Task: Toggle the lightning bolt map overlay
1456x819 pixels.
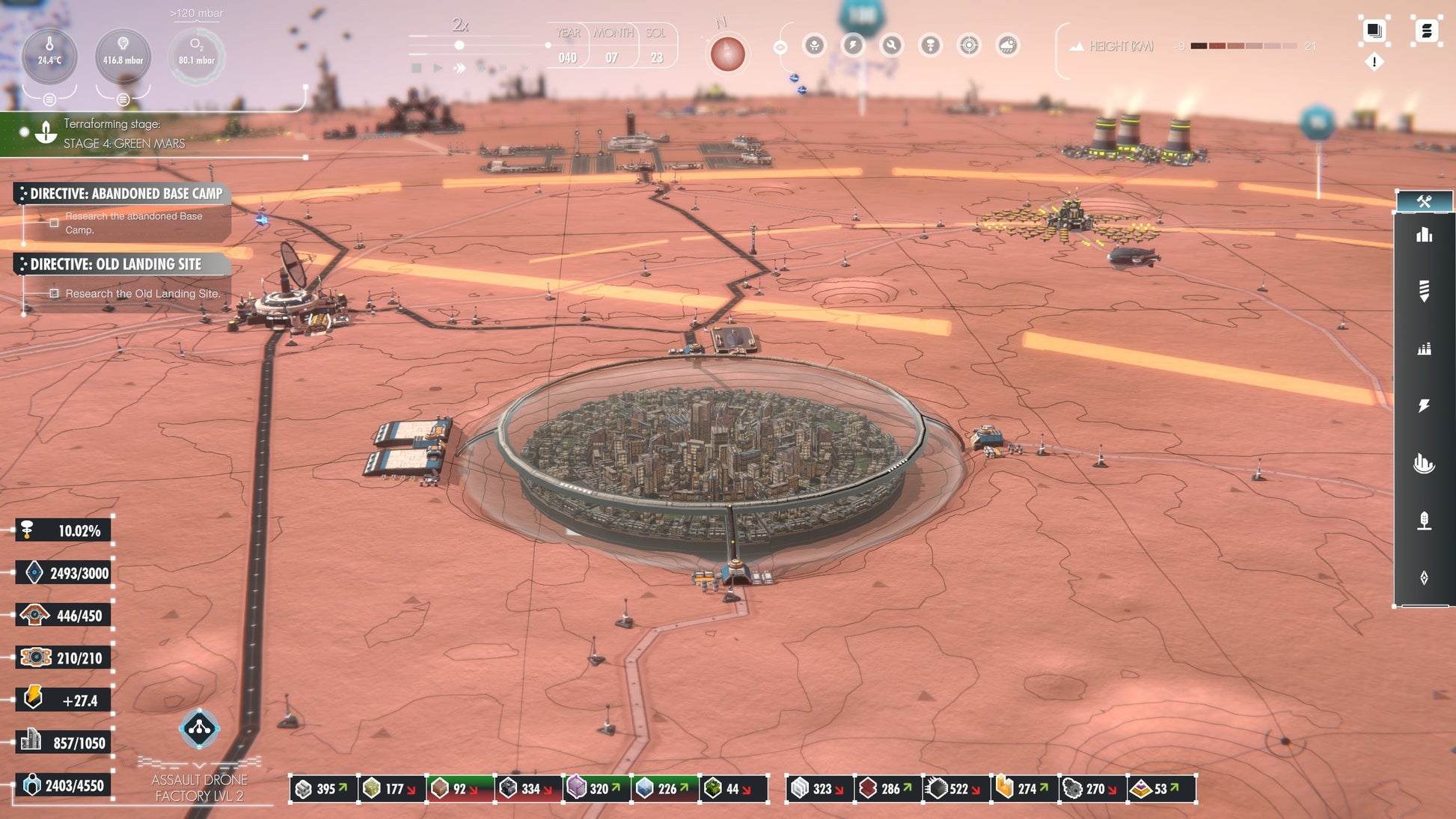Action: [852, 46]
